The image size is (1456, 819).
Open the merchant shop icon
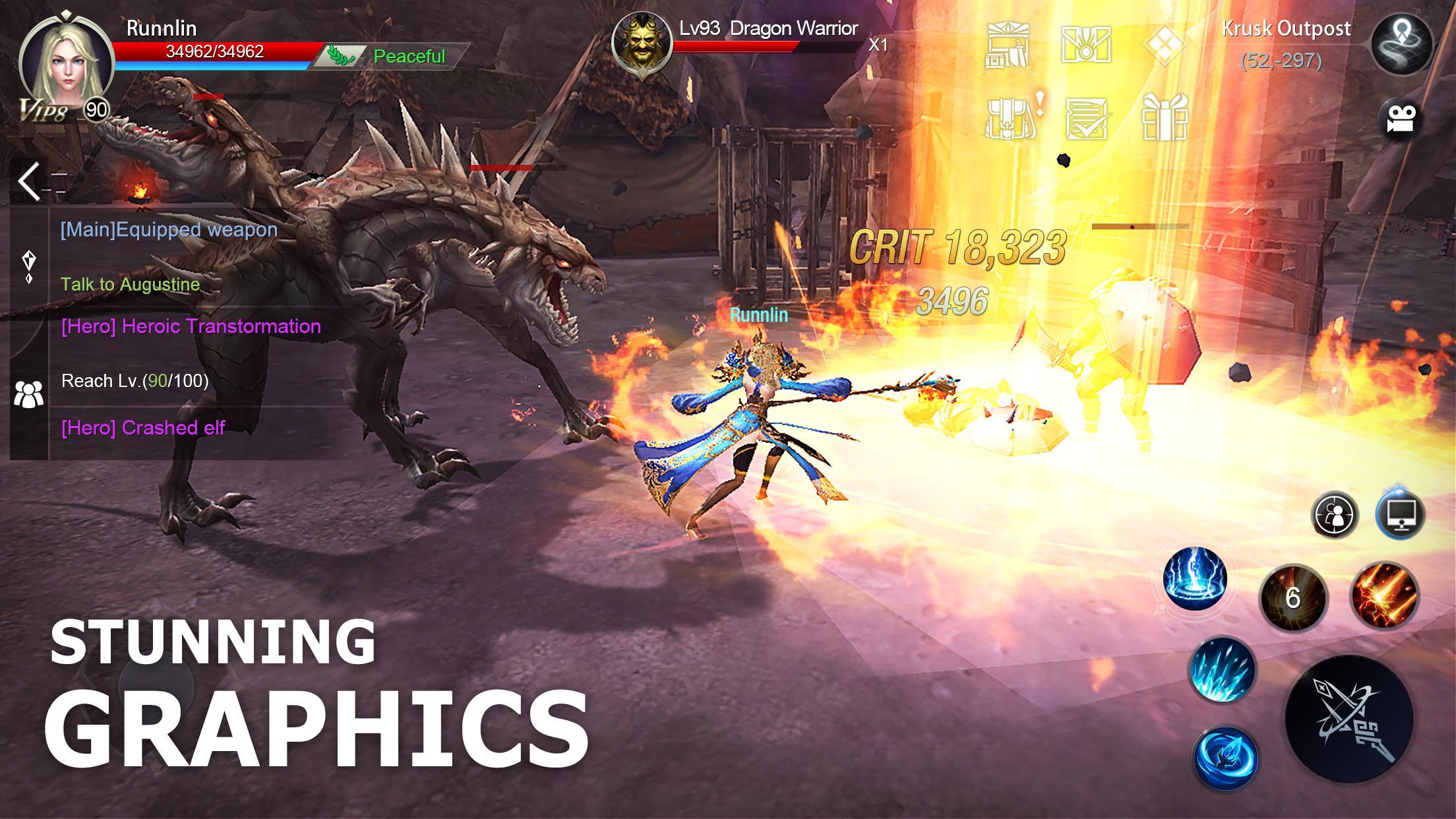1007,46
